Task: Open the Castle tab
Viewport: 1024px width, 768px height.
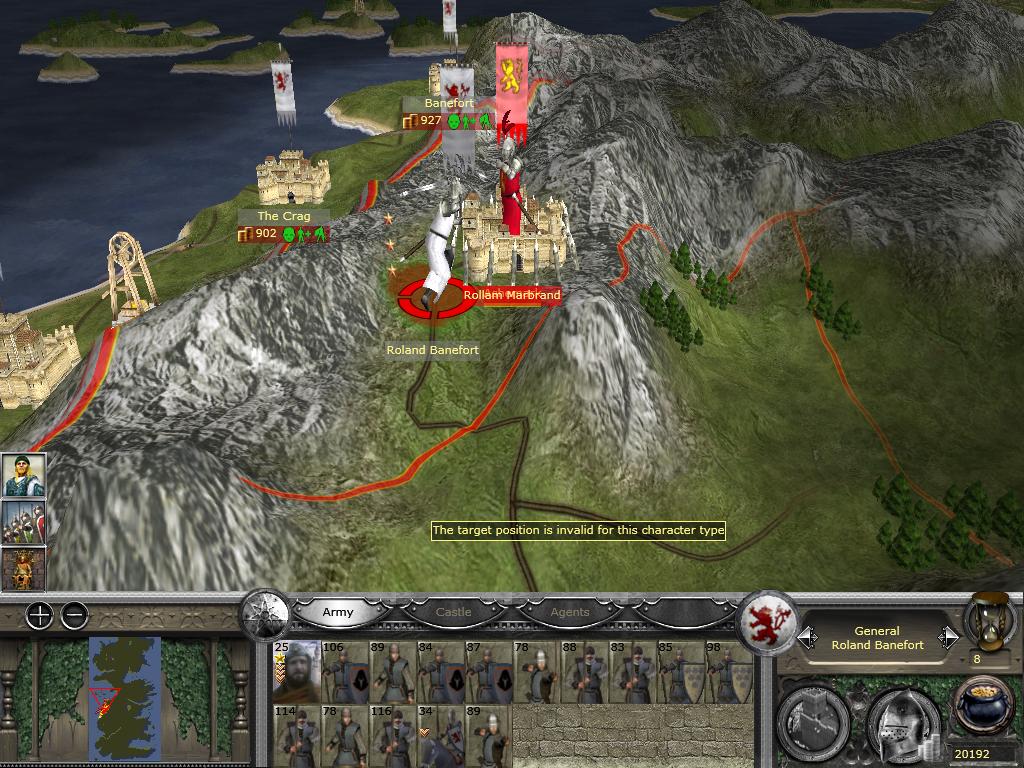Action: click(453, 612)
